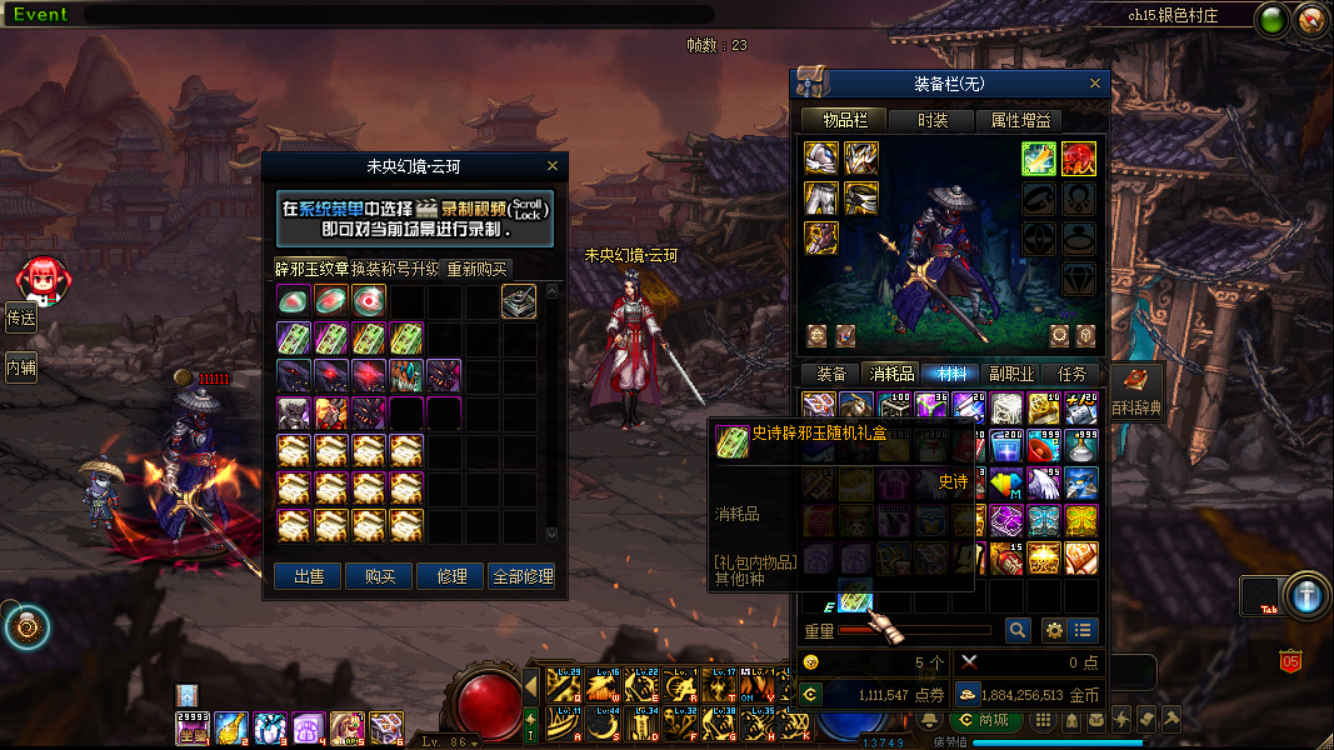Select the anvil item in the shop grid
The width and height of the screenshot is (1334, 750).
pos(518,300)
